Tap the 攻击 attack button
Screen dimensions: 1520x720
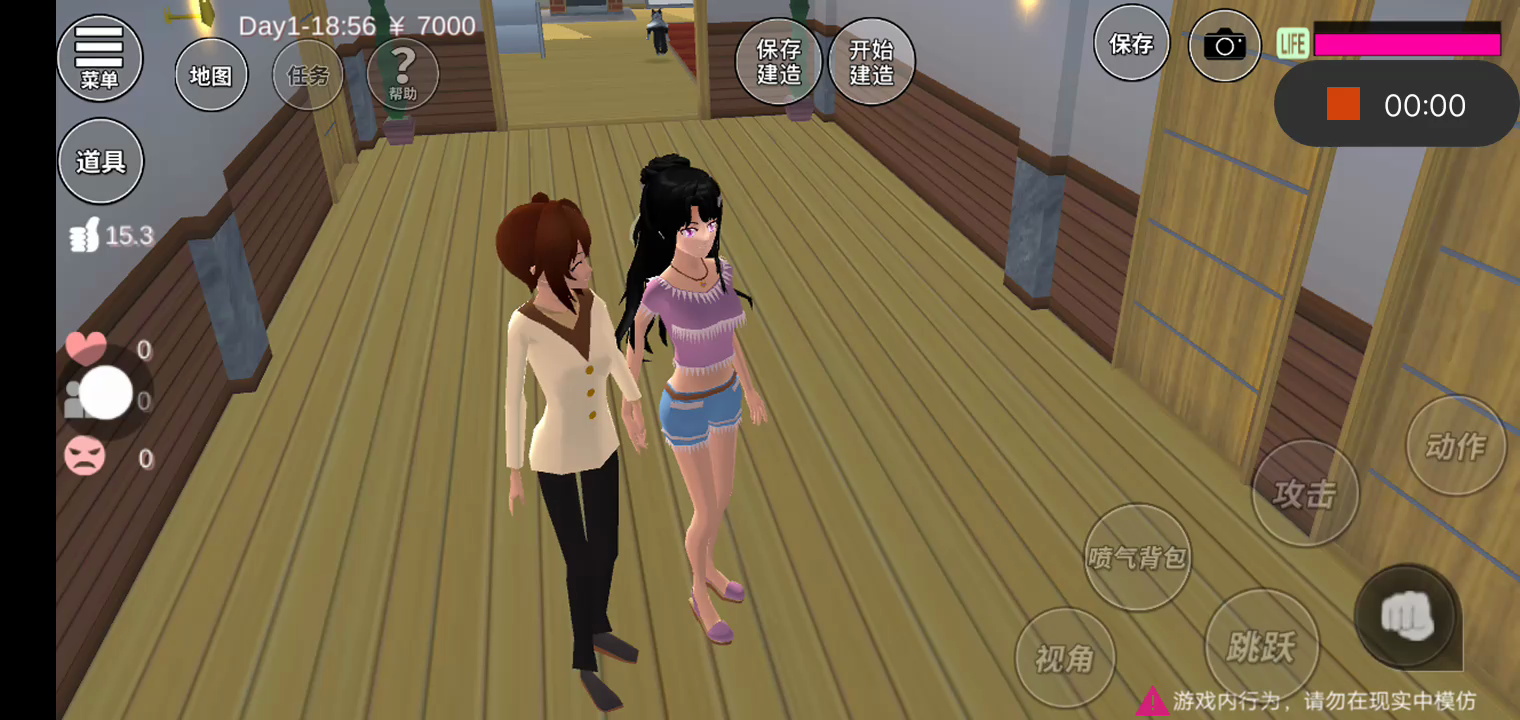1305,493
